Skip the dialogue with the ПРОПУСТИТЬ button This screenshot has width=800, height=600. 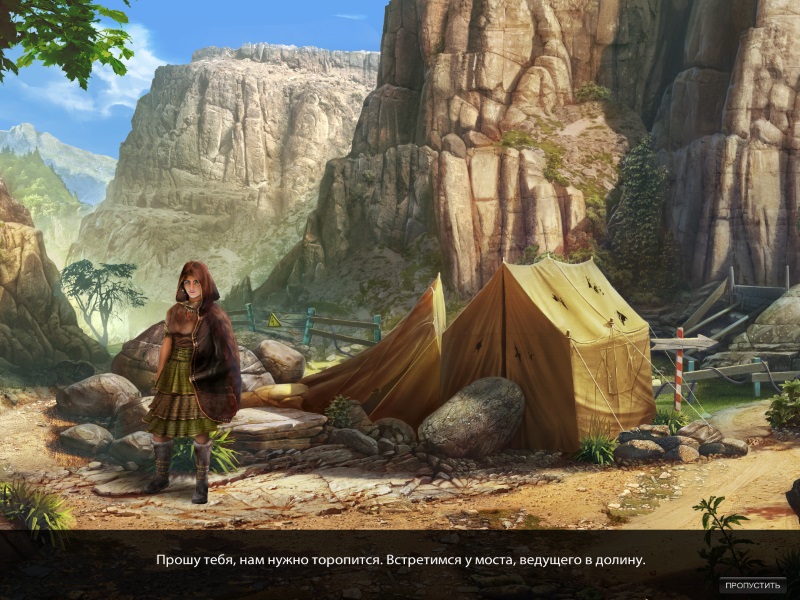[x=751, y=584]
